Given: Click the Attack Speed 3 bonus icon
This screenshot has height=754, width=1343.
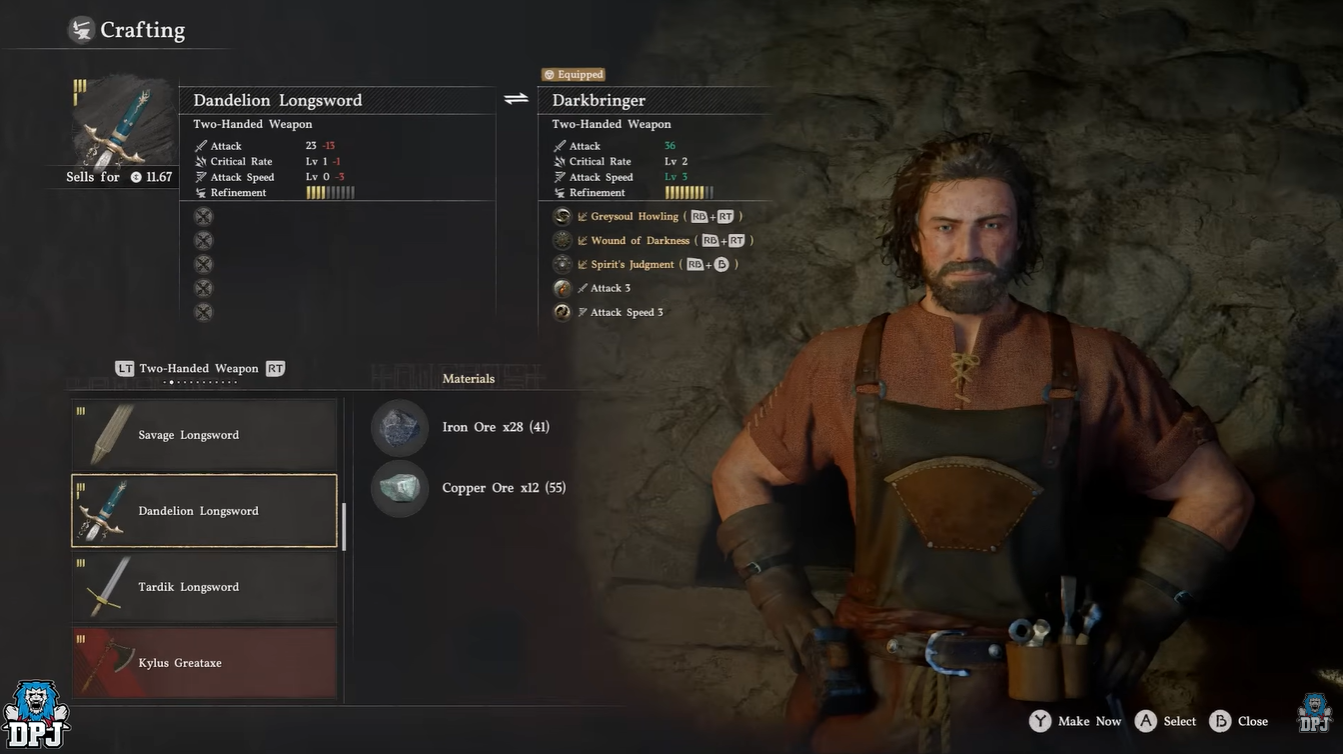Looking at the screenshot, I should coord(562,312).
